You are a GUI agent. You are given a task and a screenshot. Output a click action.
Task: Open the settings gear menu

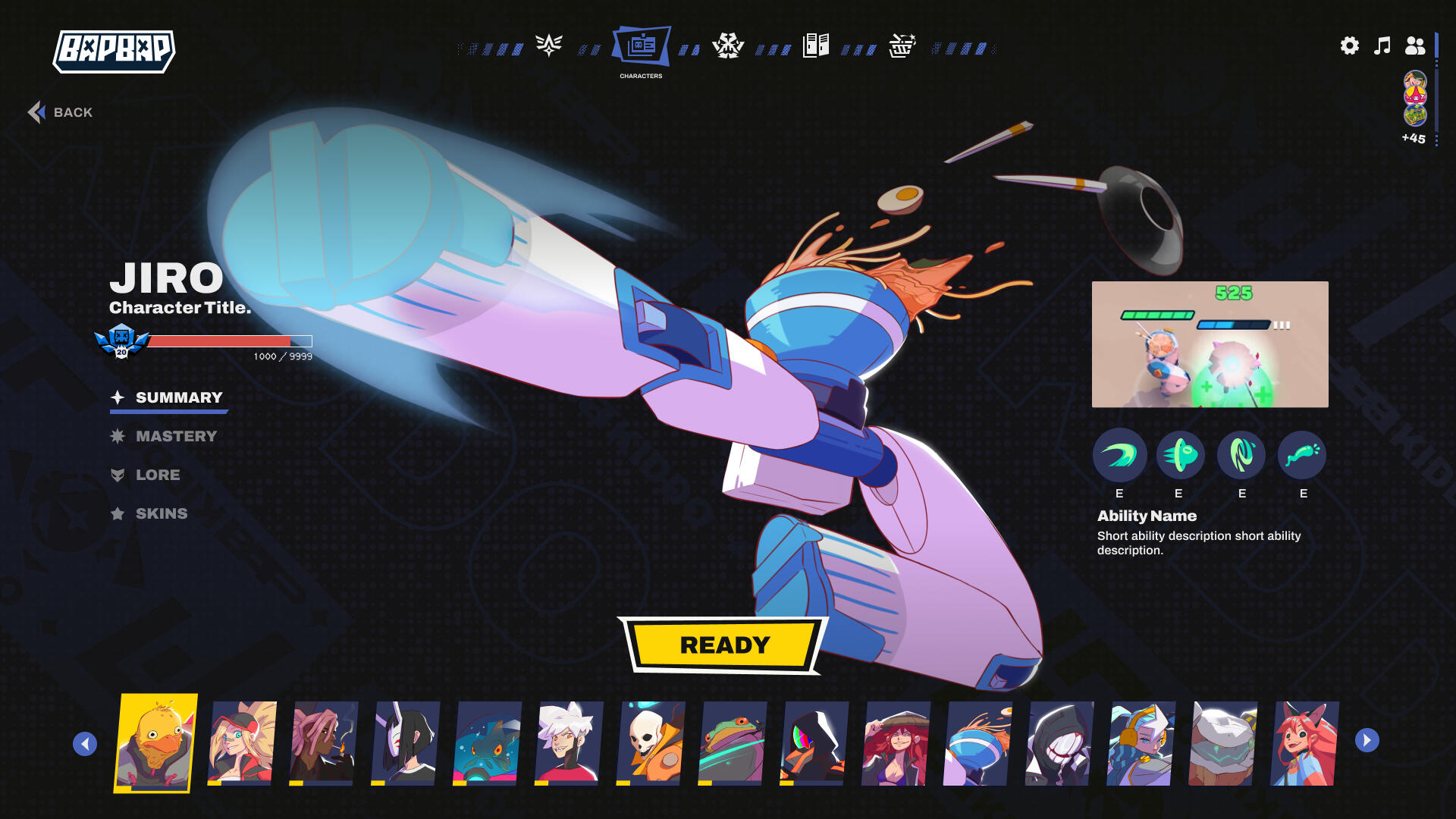(x=1349, y=46)
